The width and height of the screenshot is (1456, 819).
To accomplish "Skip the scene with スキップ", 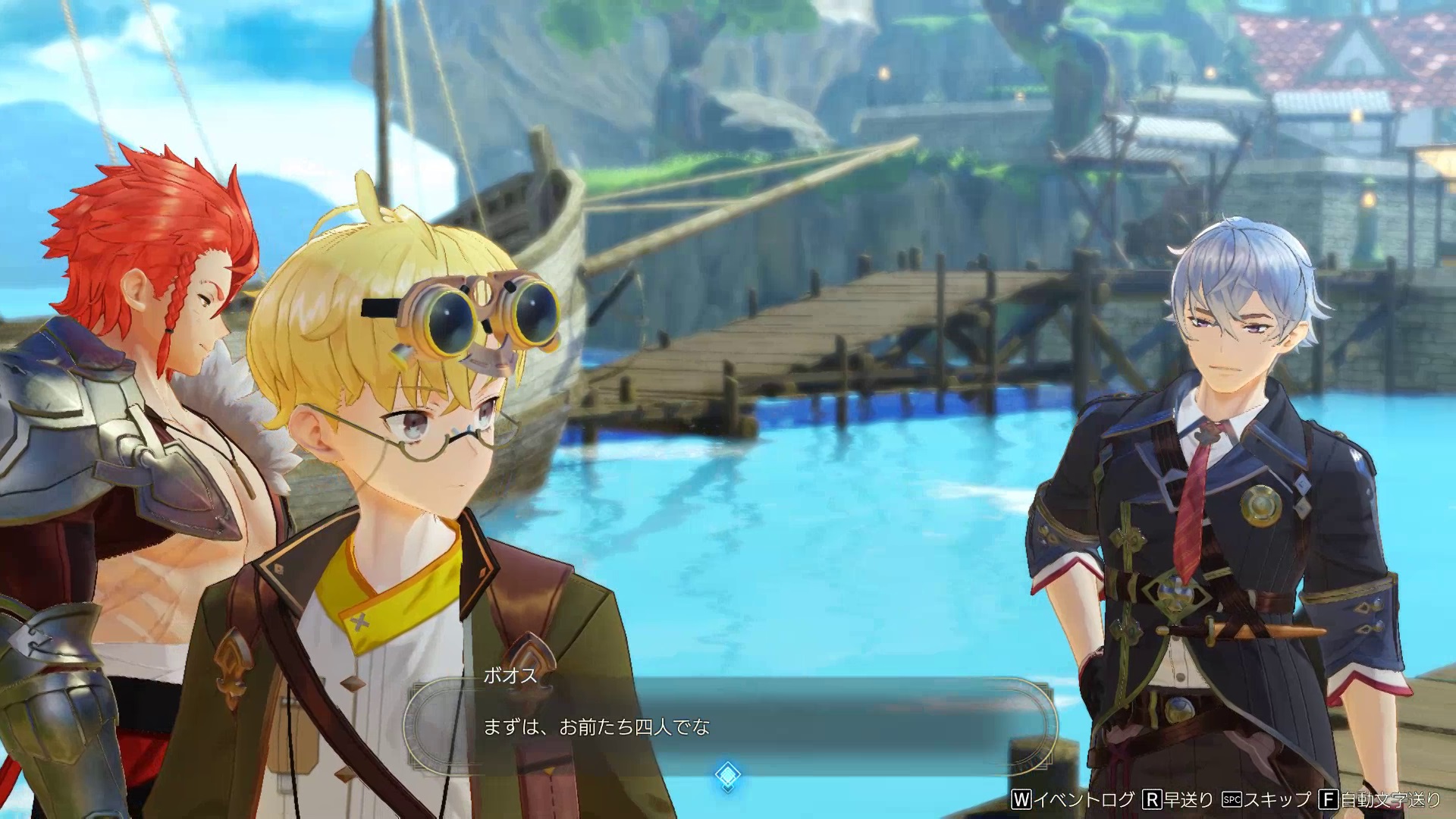I will [1267, 799].
